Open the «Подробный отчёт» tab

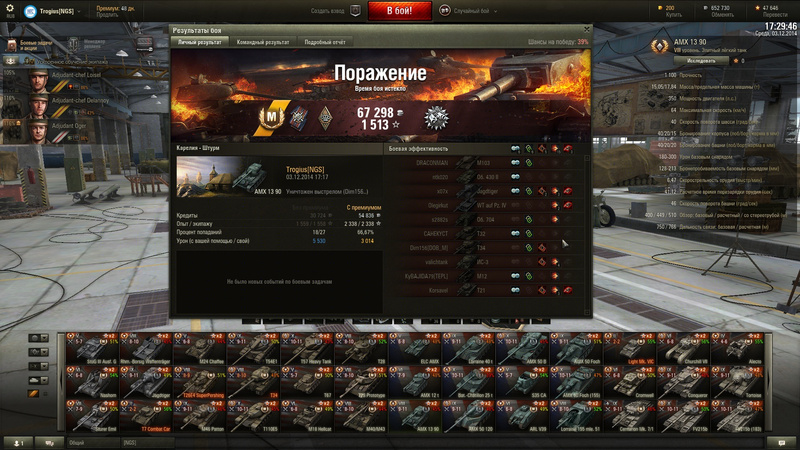pyautogui.click(x=325, y=43)
